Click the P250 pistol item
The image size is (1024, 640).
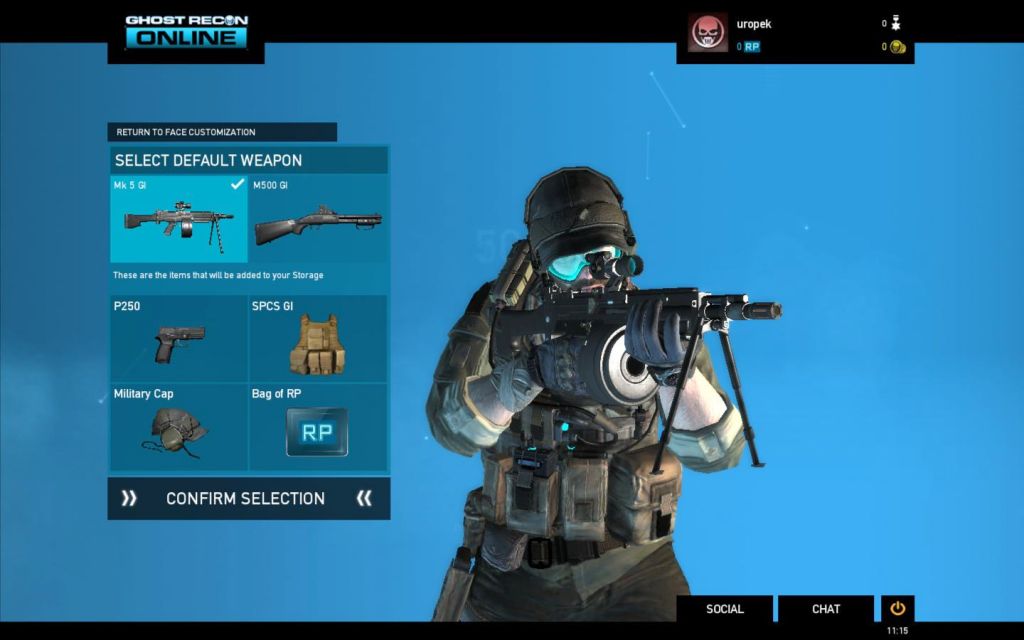pos(179,338)
